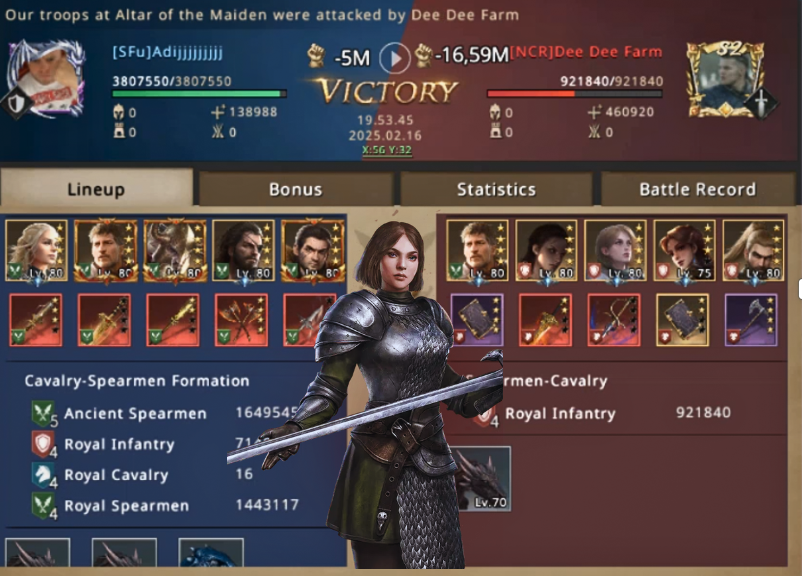Switch to the Lineup tab
This screenshot has width=802, height=576.
(96, 189)
